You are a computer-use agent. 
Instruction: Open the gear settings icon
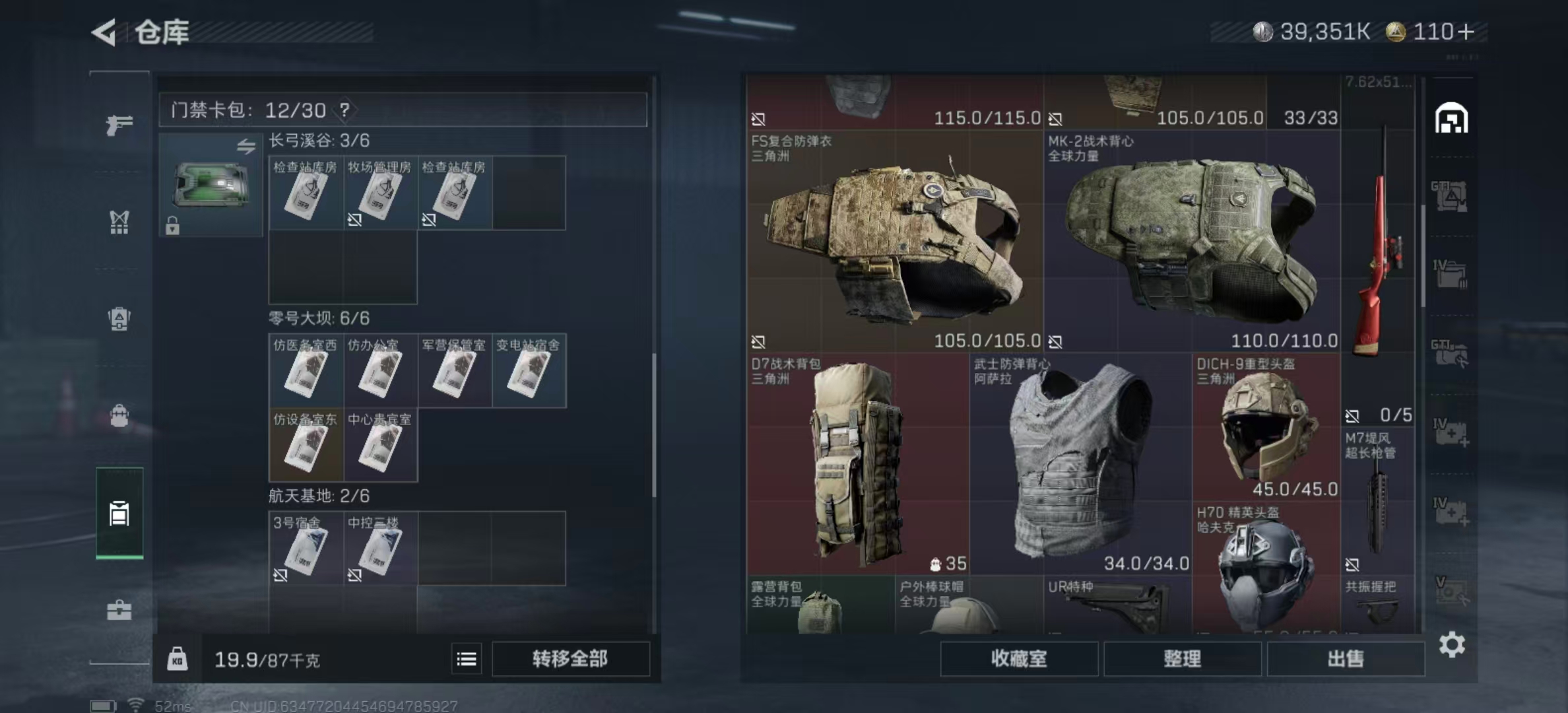1452,644
